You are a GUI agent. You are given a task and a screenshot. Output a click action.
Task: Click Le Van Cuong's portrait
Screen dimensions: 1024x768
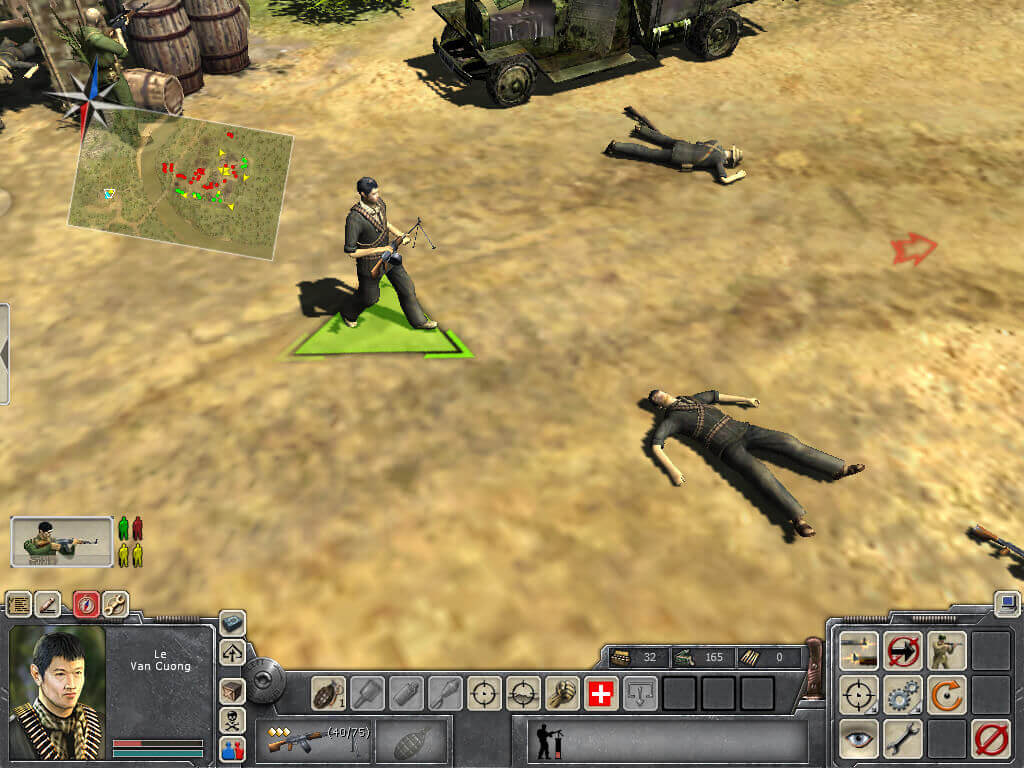point(56,691)
